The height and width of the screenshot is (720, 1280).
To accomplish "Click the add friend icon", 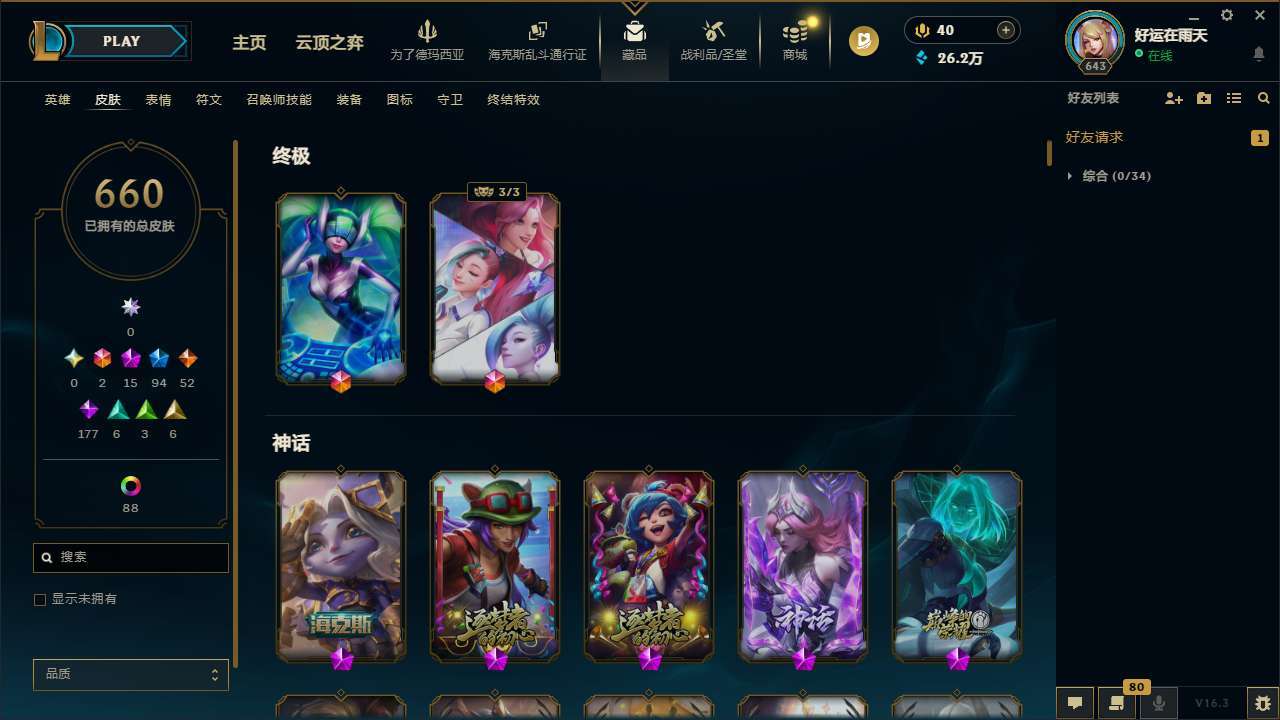I will [x=1173, y=98].
